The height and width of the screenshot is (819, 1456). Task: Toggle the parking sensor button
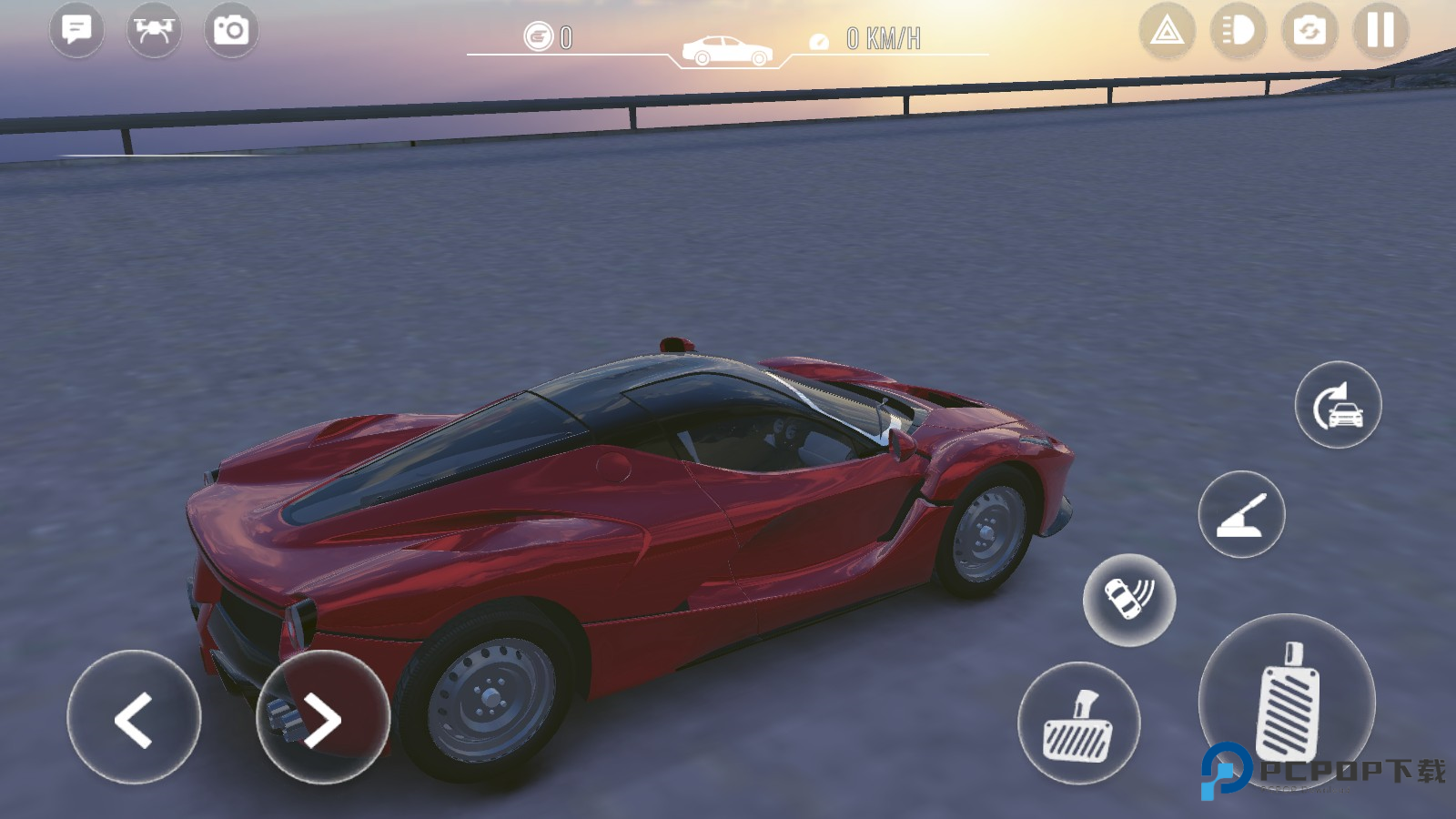pyautogui.click(x=1129, y=600)
